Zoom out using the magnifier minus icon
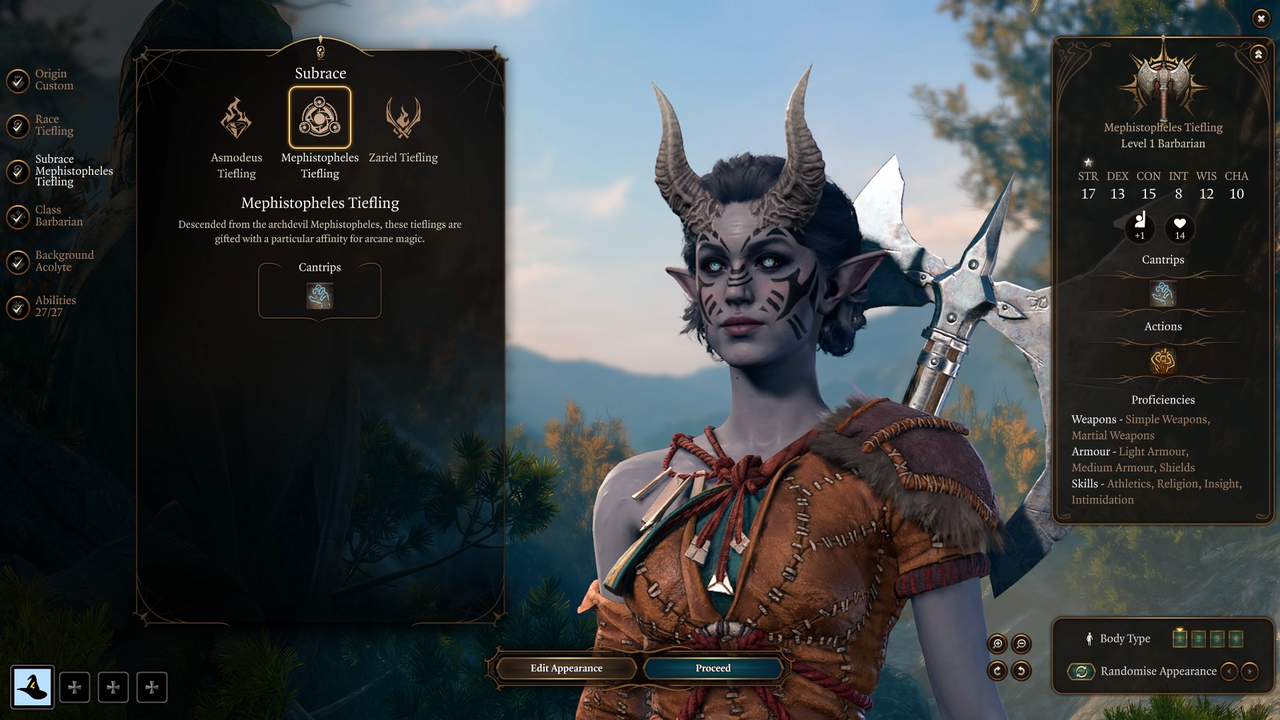1280x720 pixels. tap(1020, 643)
